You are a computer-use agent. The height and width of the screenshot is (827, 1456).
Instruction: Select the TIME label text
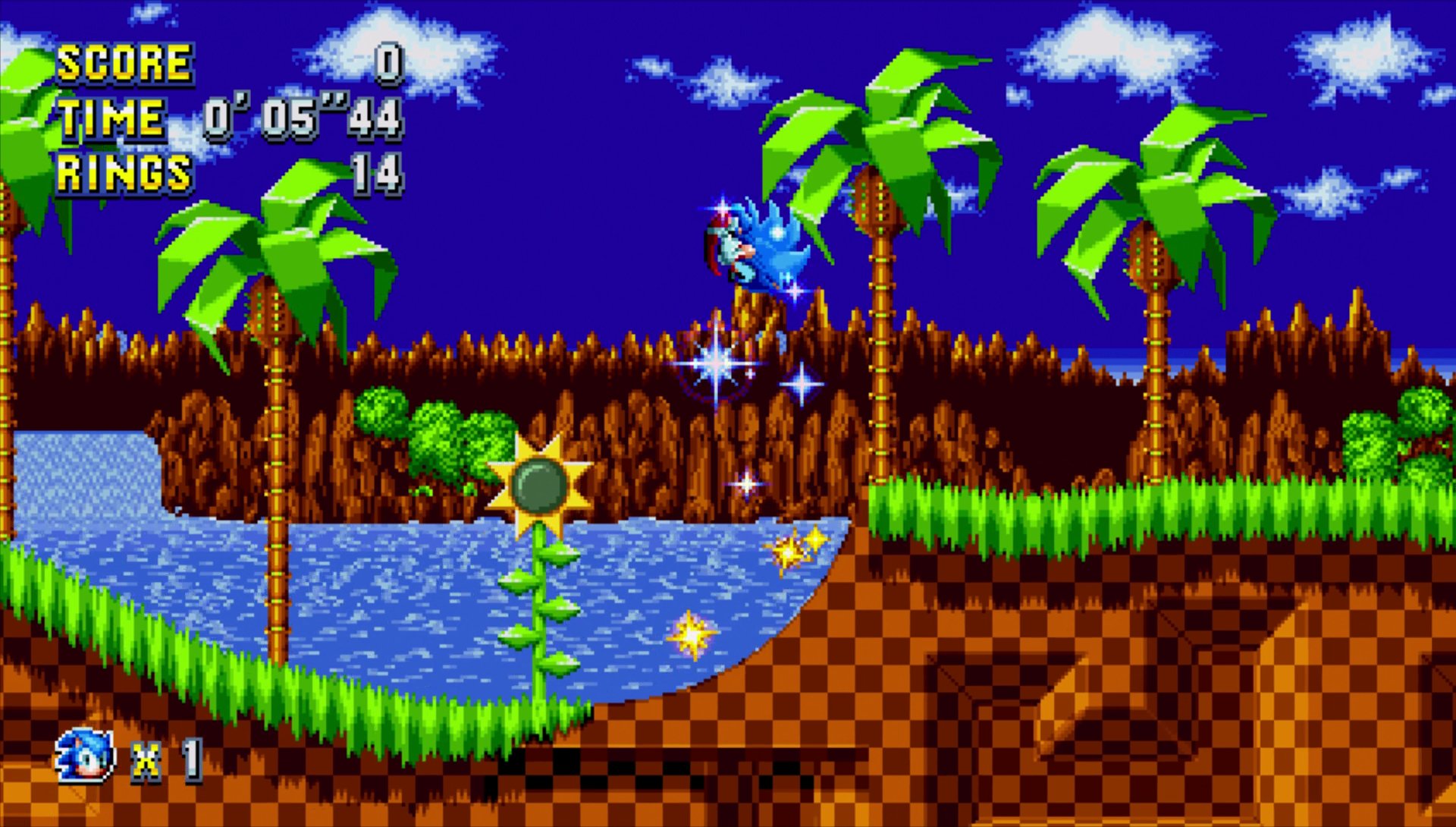[110, 118]
